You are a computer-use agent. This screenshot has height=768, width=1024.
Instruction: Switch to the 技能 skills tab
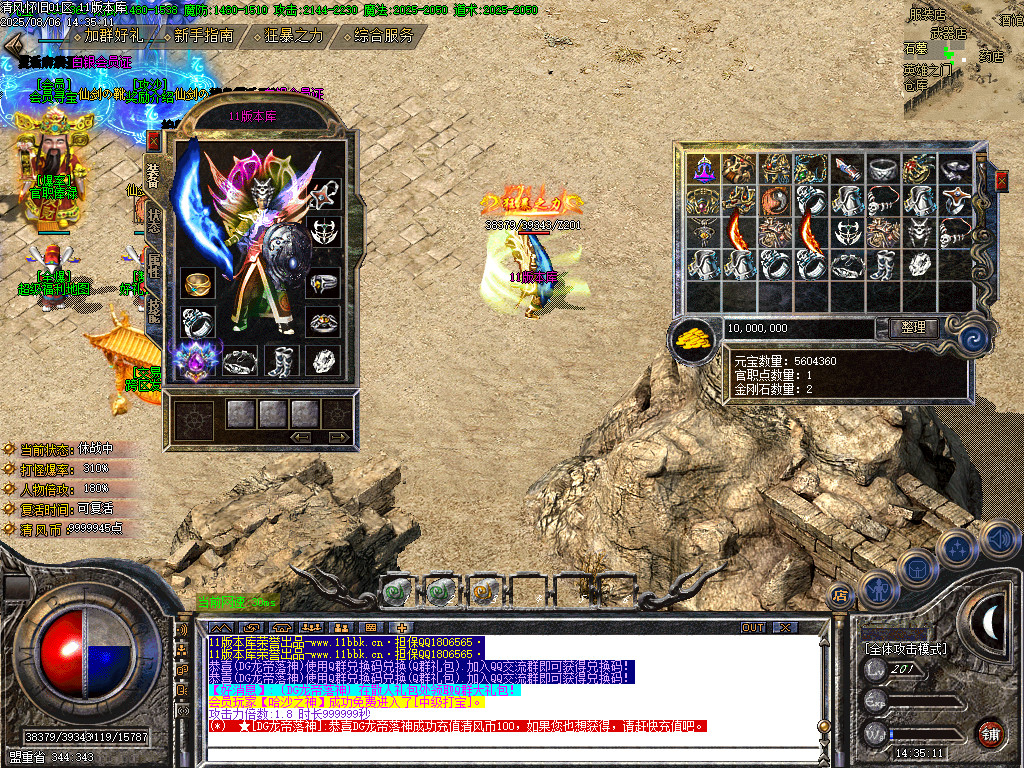pyautogui.click(x=153, y=309)
